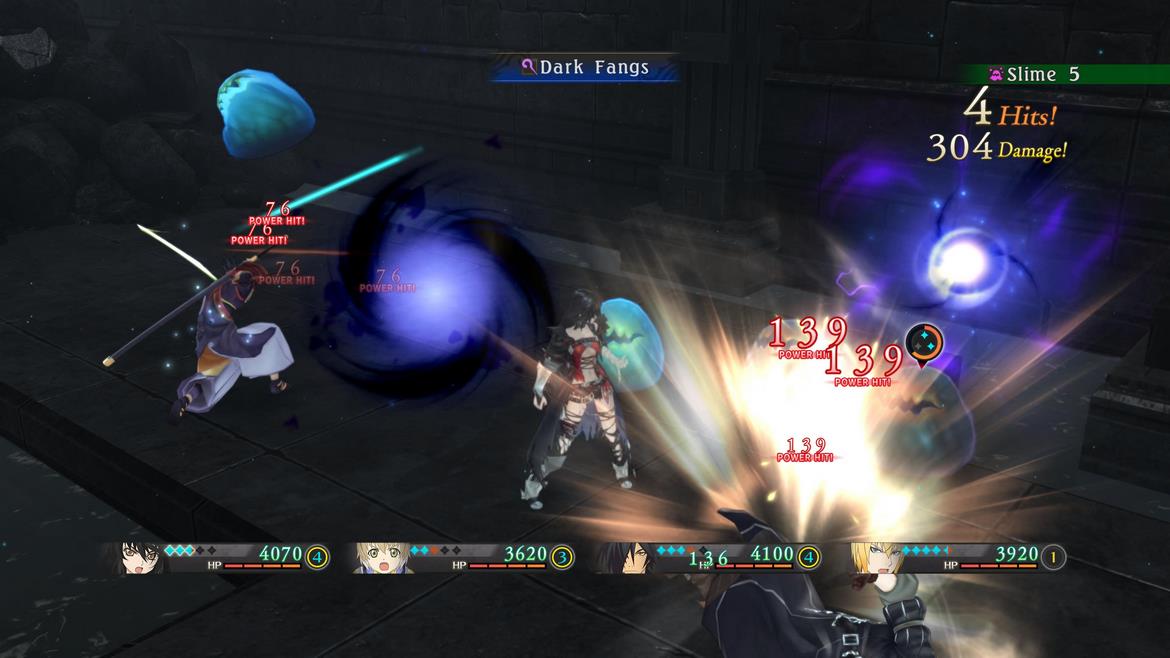Select the blonde boy's portrait beside 3620 HP

tap(382, 557)
